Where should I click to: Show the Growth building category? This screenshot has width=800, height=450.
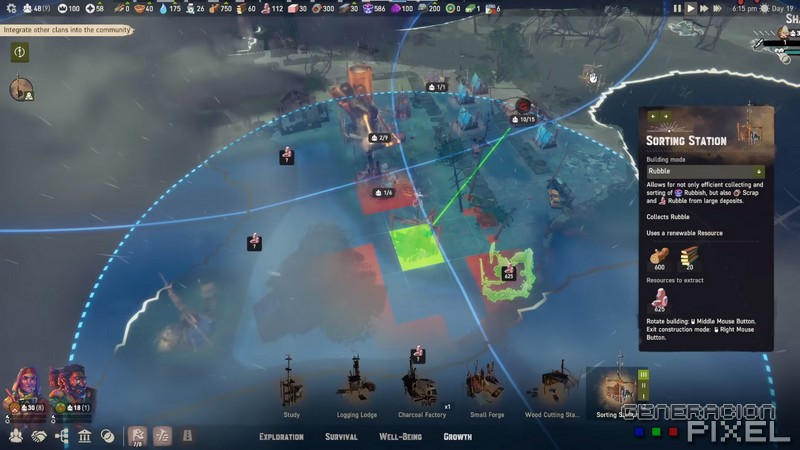tap(458, 437)
